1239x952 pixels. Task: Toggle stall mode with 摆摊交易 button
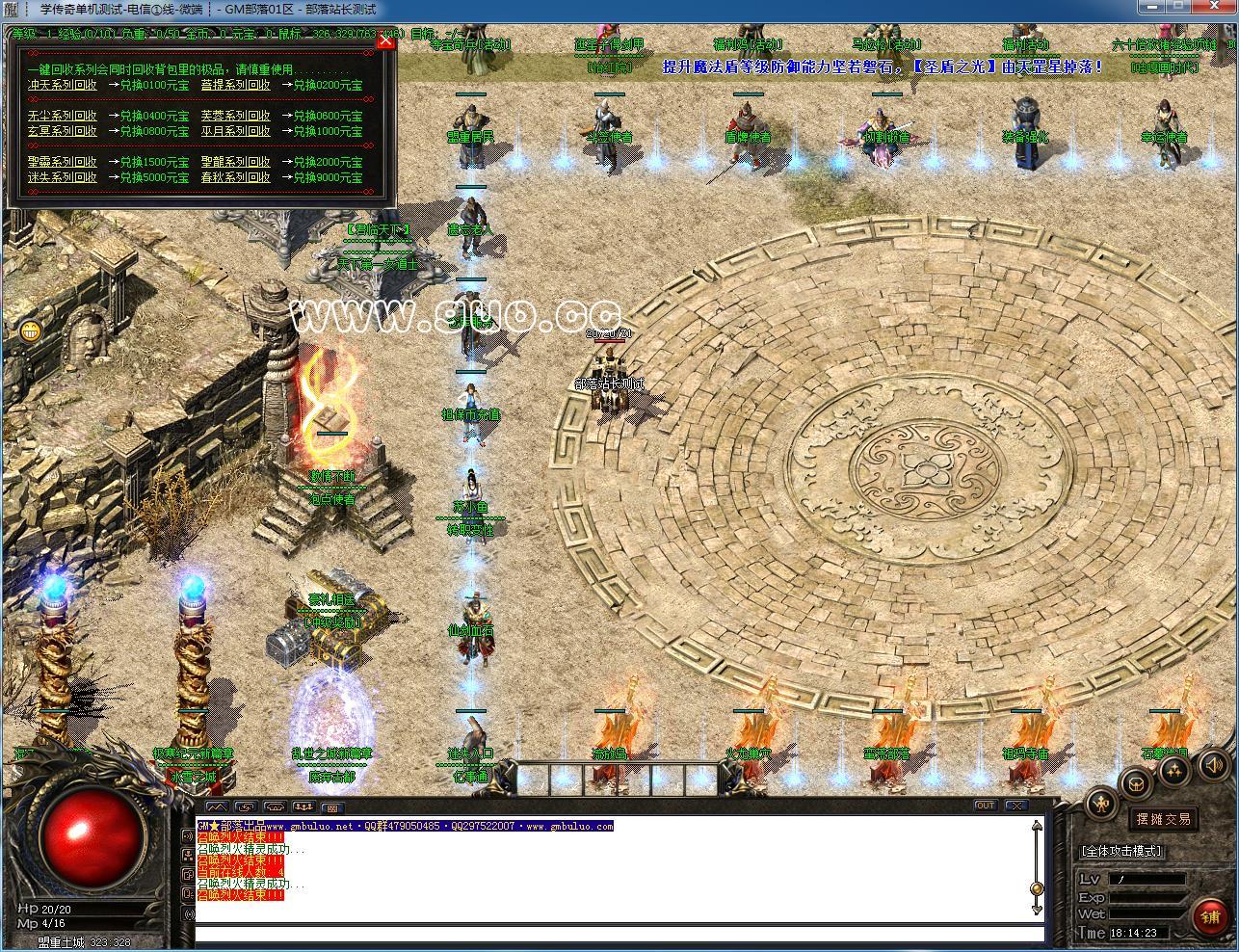(x=1163, y=818)
